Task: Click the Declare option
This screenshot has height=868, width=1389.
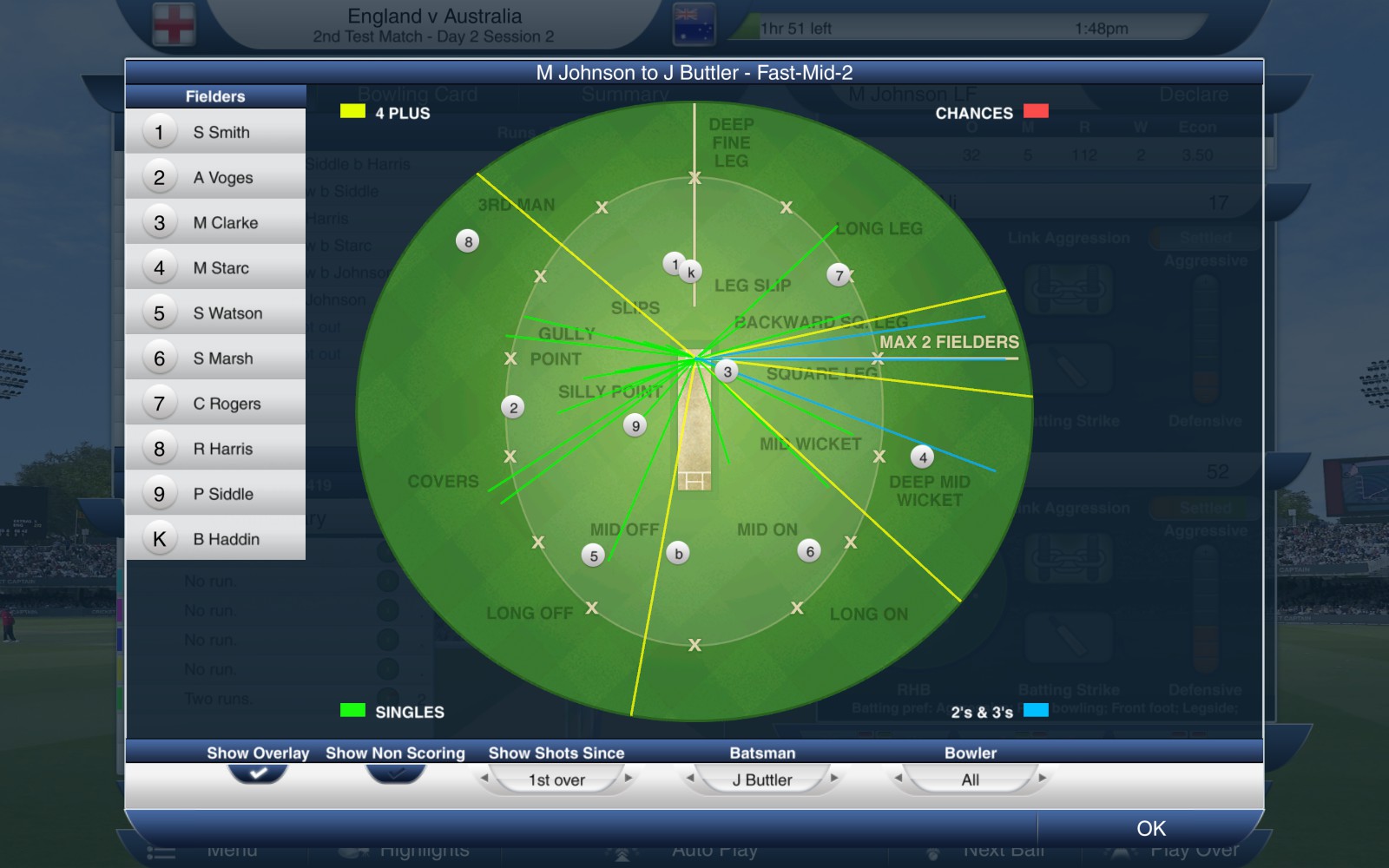Action: [1193, 94]
